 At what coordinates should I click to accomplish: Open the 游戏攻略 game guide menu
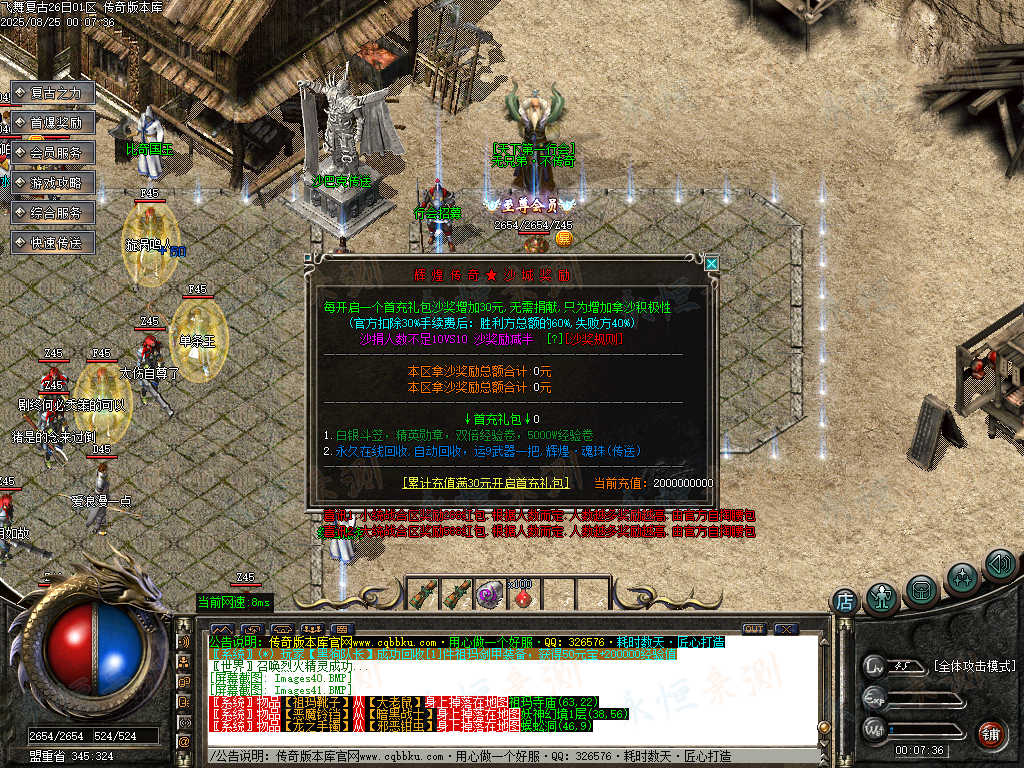click(x=53, y=183)
